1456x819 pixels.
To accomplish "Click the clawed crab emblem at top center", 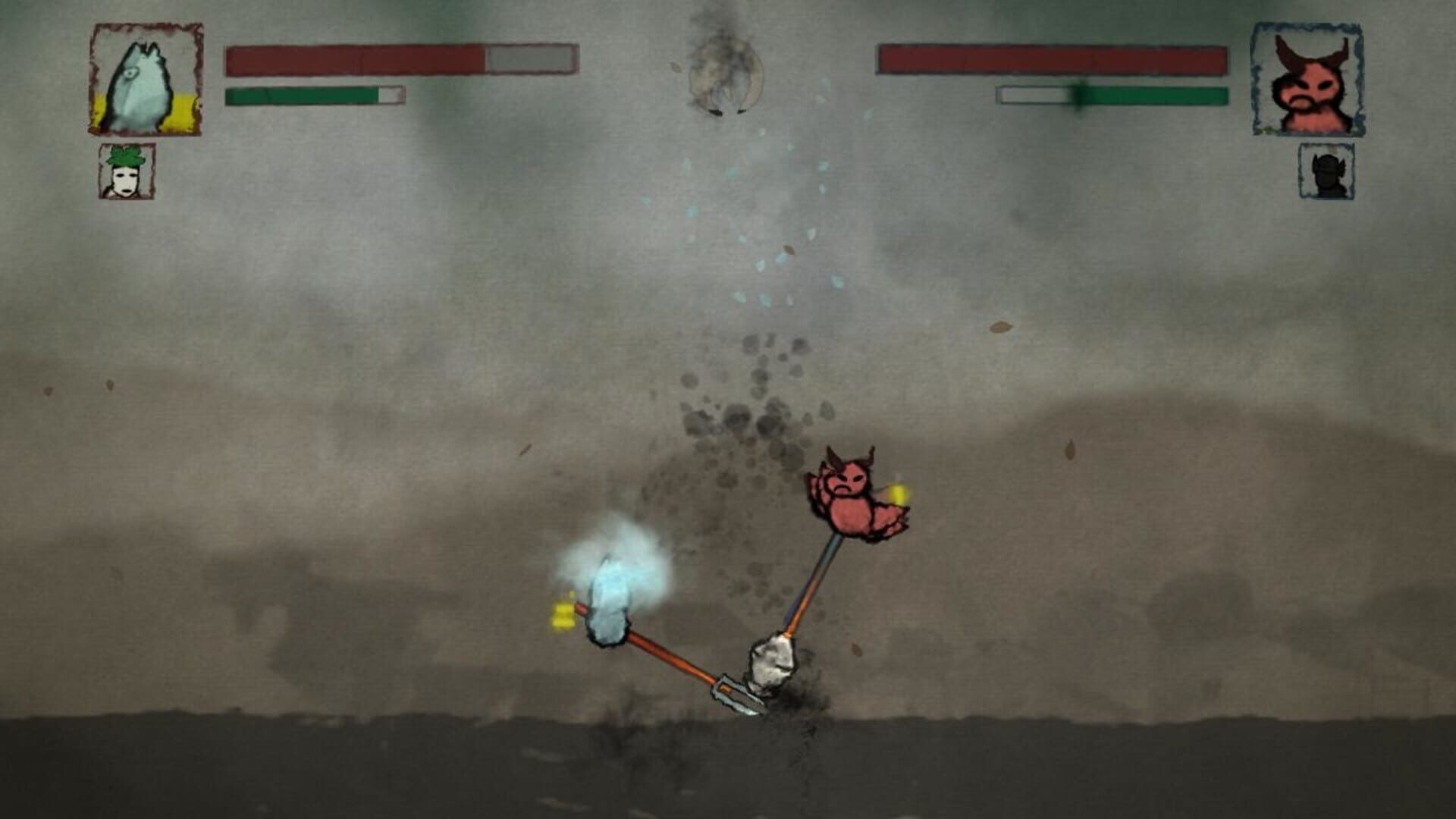I will pyautogui.click(x=720, y=72).
